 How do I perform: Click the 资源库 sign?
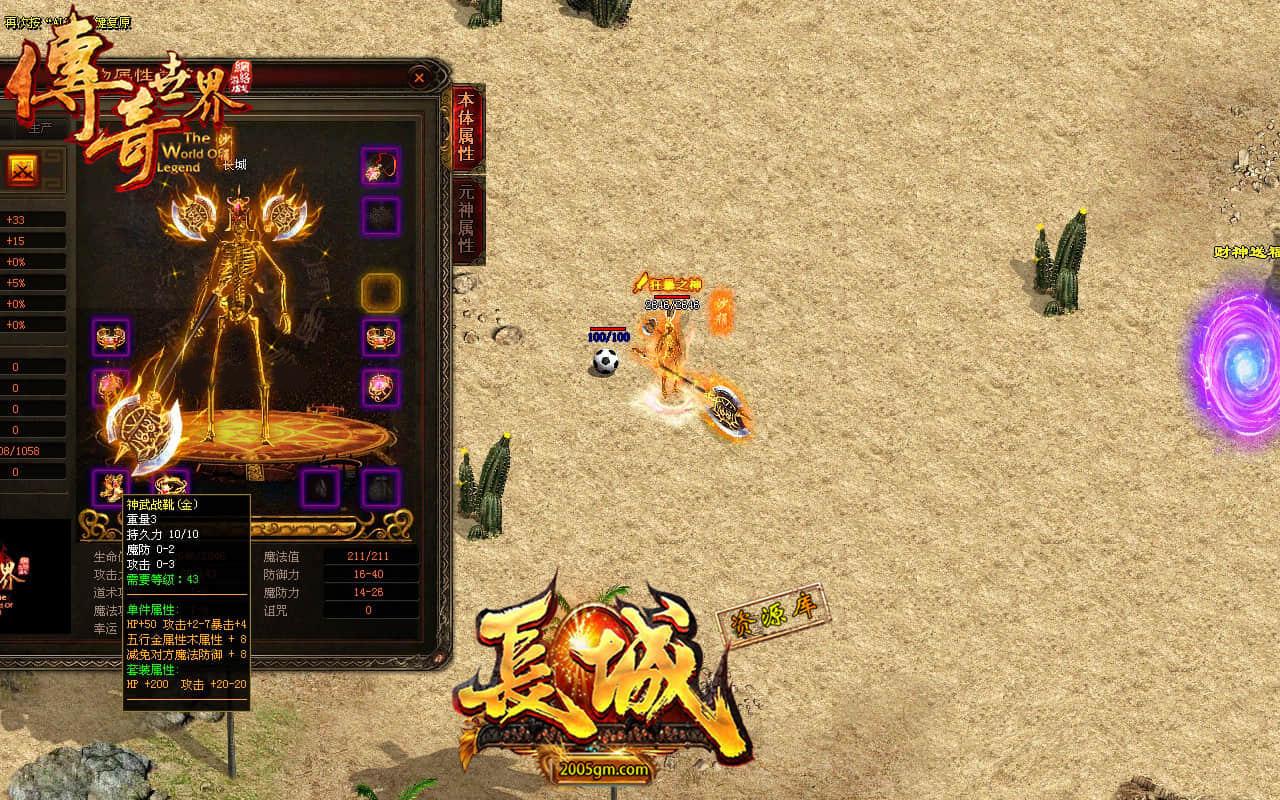pyautogui.click(x=773, y=614)
